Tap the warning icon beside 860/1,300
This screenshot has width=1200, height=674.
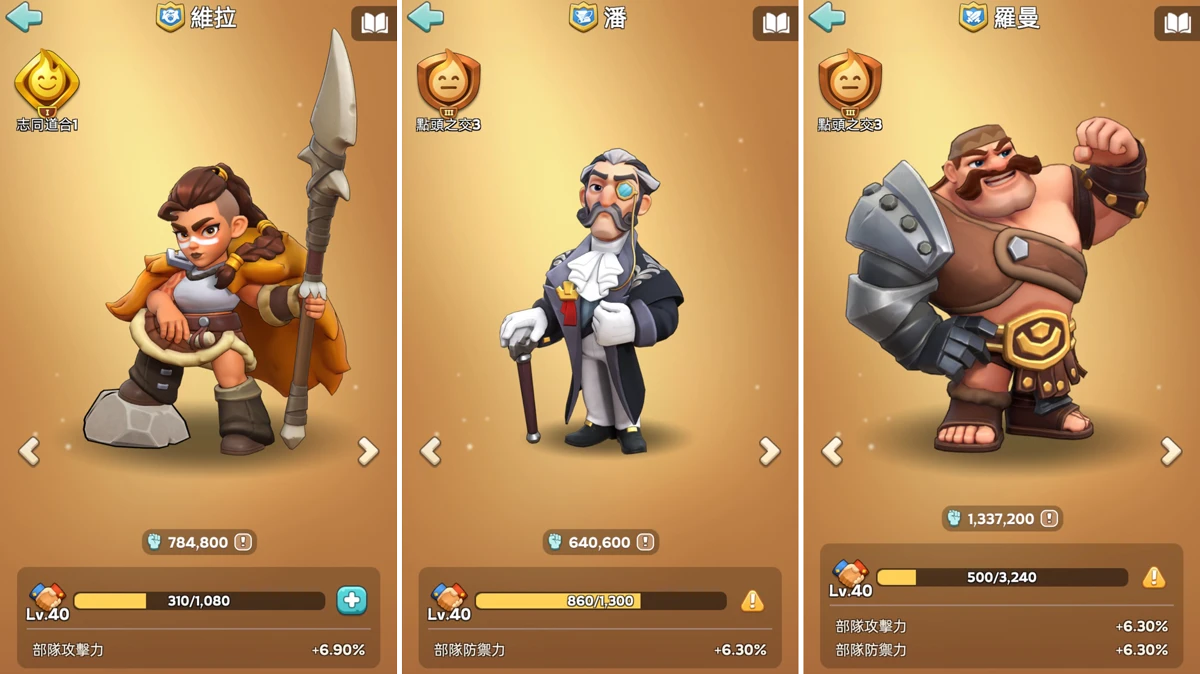point(752,600)
